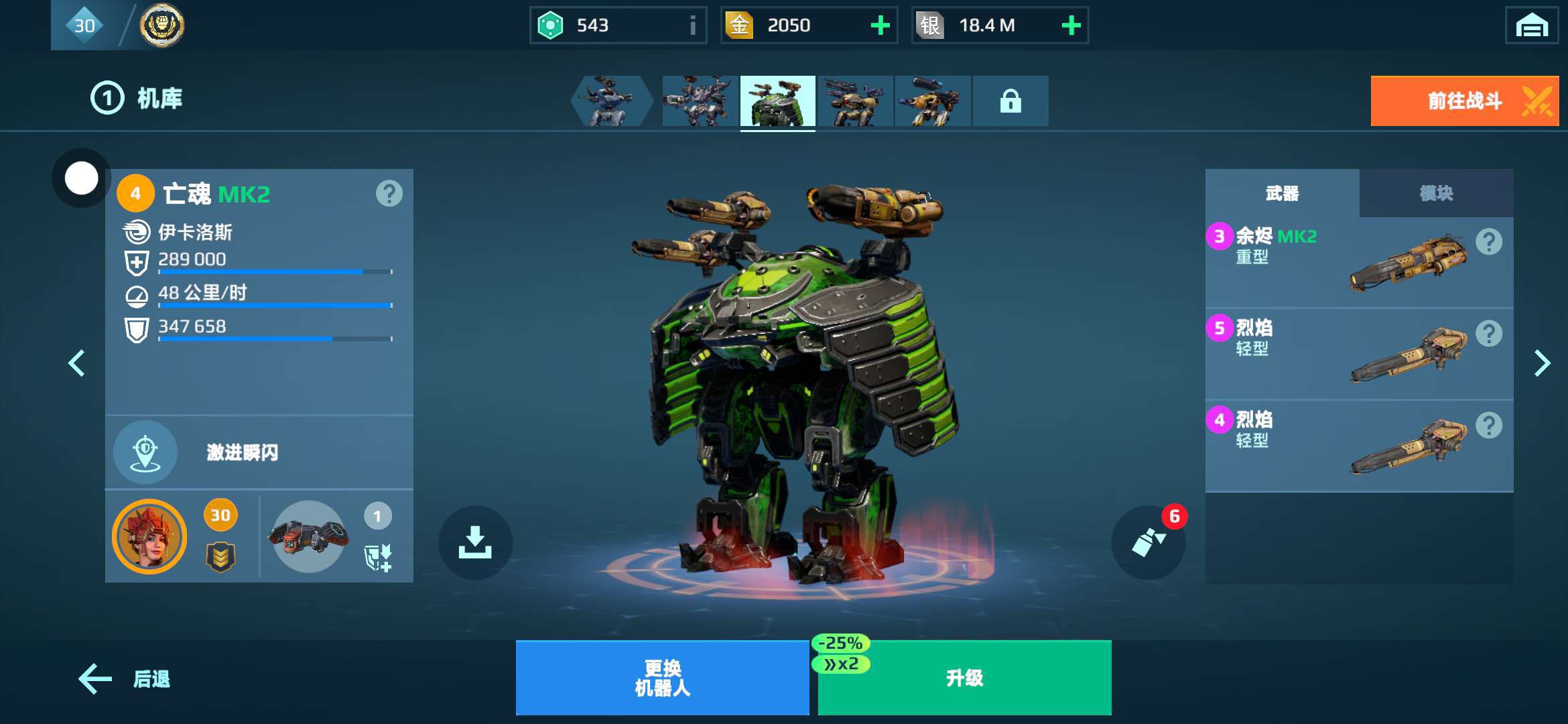Open the pilot portrait
Viewport: 1568px width, 724px height.
tap(149, 536)
